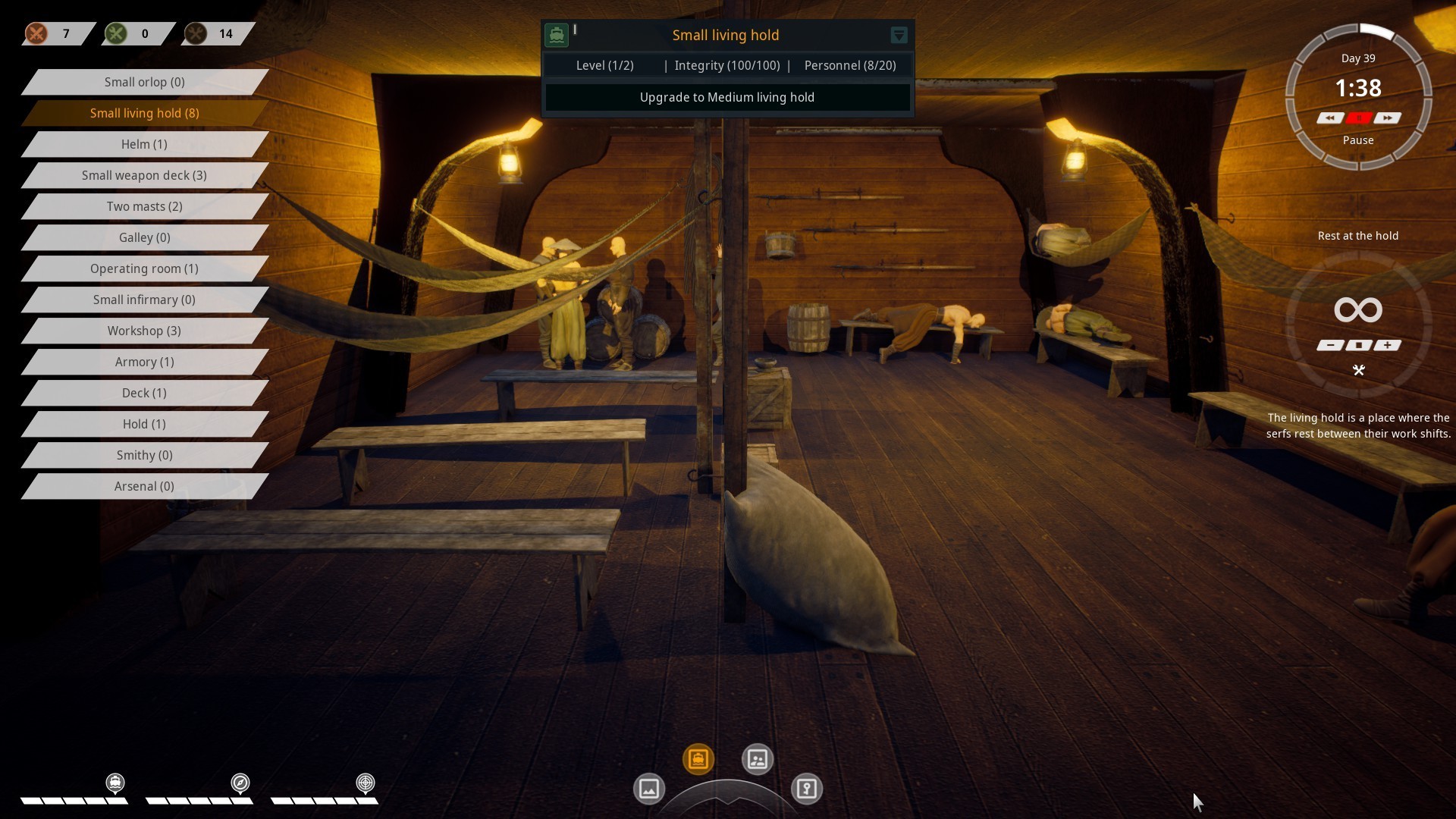The image size is (1456, 819).
Task: Decrease rest at the hold with minus
Action: pos(1330,346)
